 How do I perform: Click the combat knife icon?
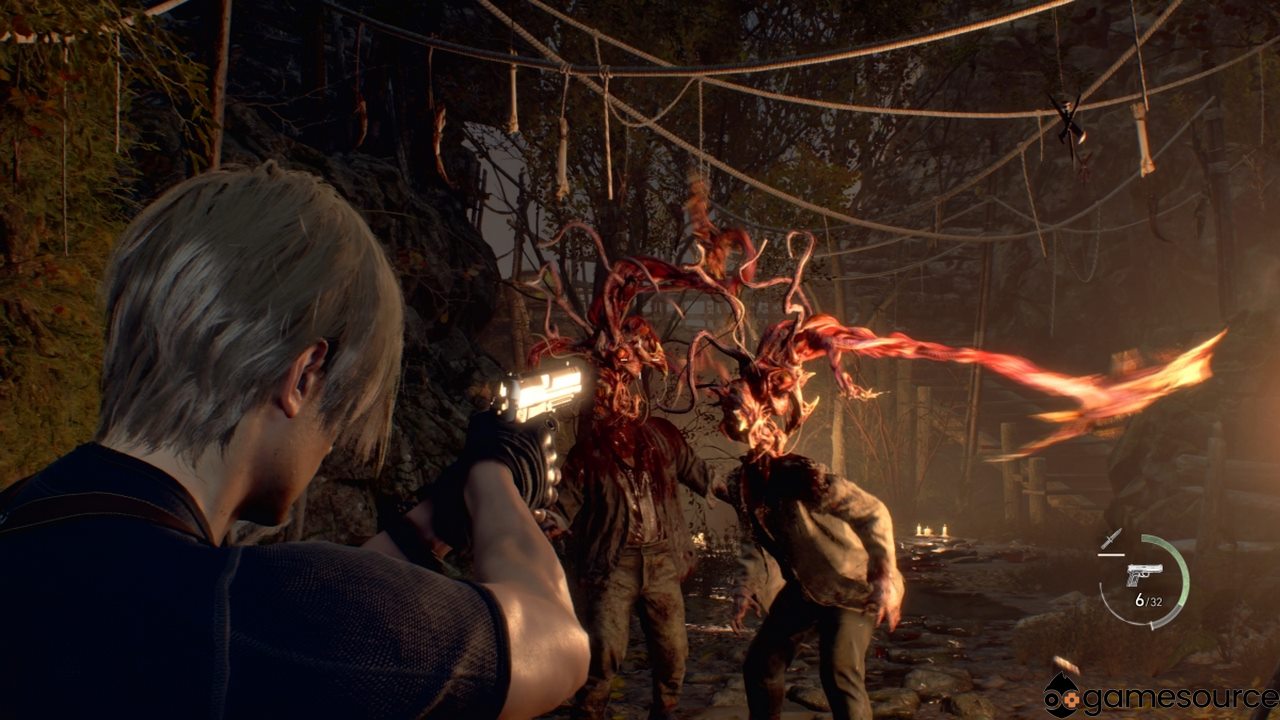point(1111,540)
